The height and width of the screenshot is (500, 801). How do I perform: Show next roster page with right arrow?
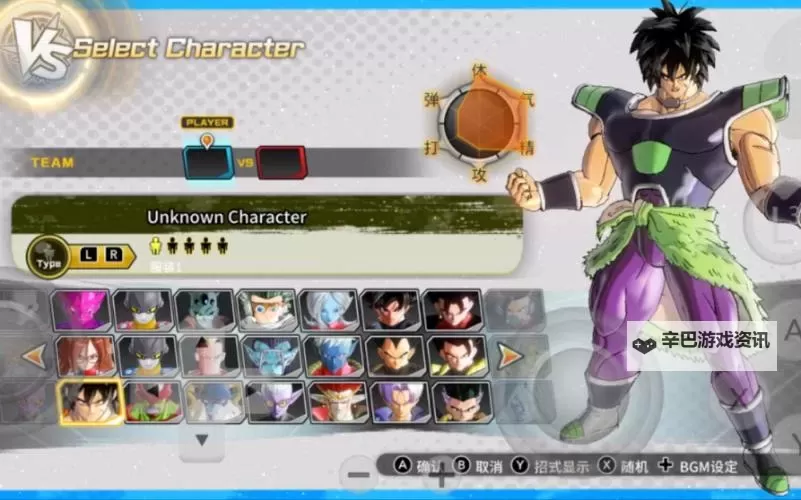tap(509, 355)
